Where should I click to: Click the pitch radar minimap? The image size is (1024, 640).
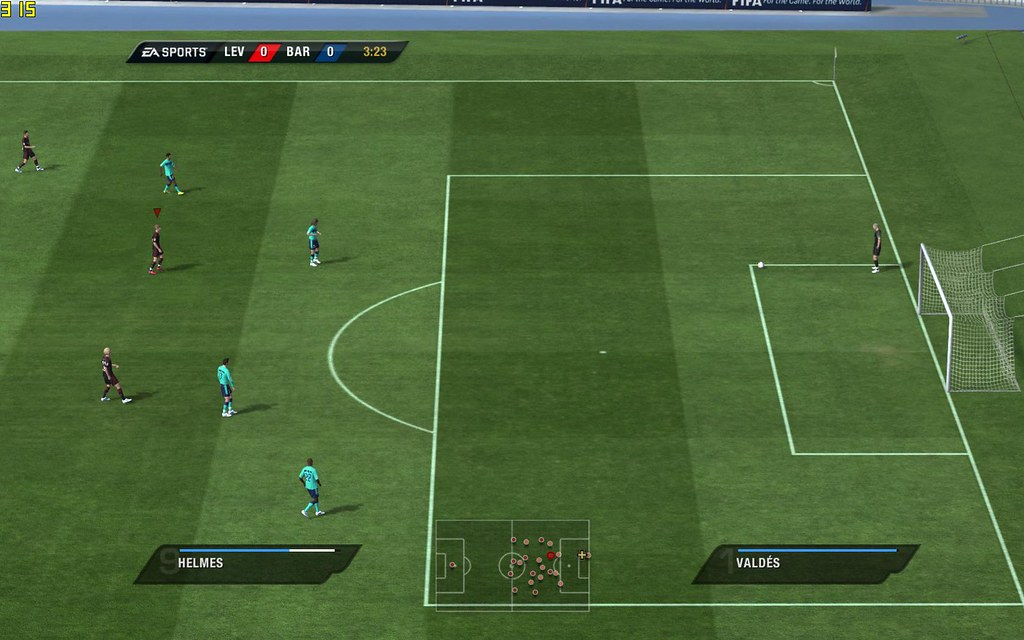click(x=512, y=565)
